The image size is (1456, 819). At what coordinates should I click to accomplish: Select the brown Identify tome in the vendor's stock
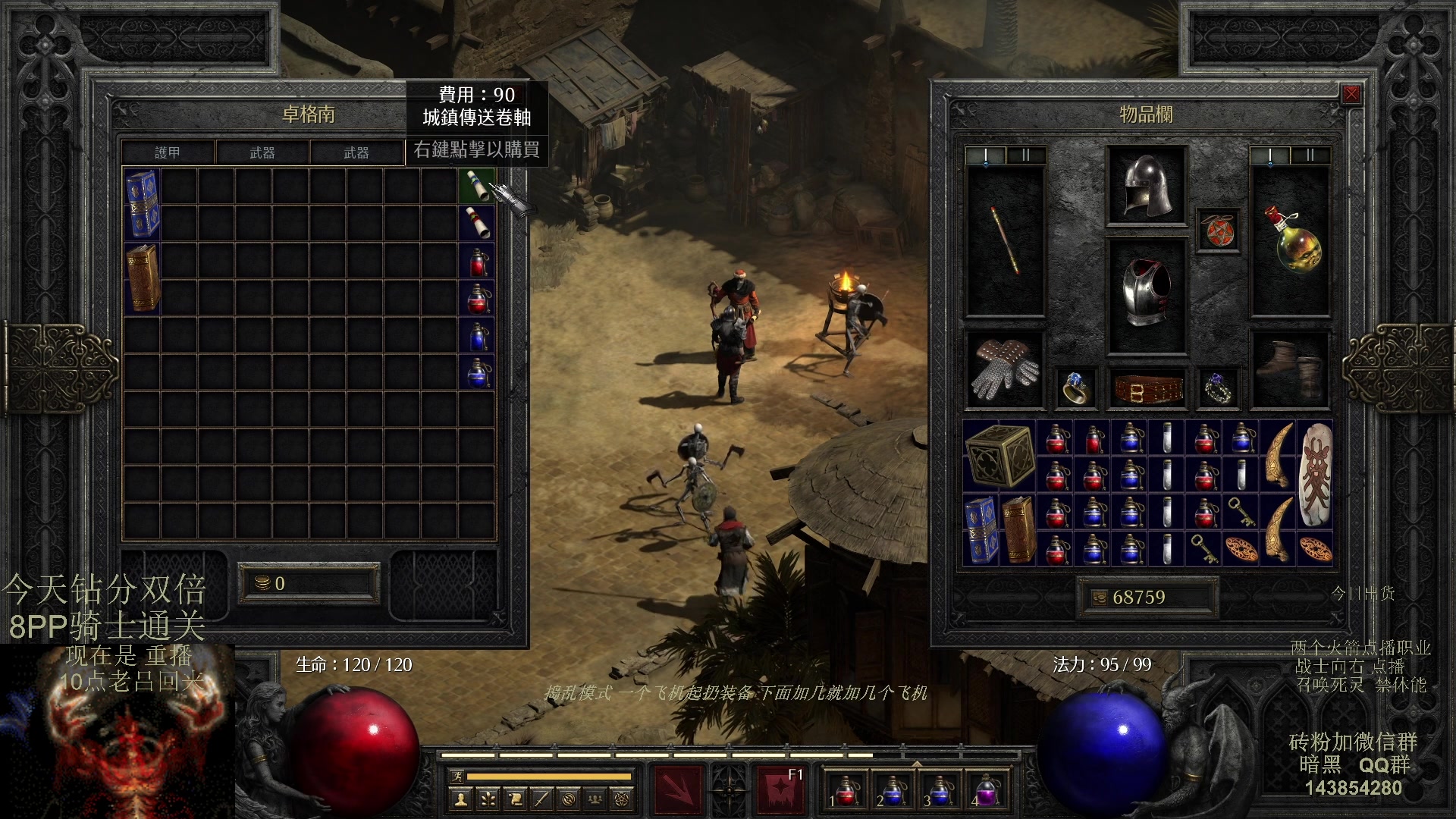142,278
